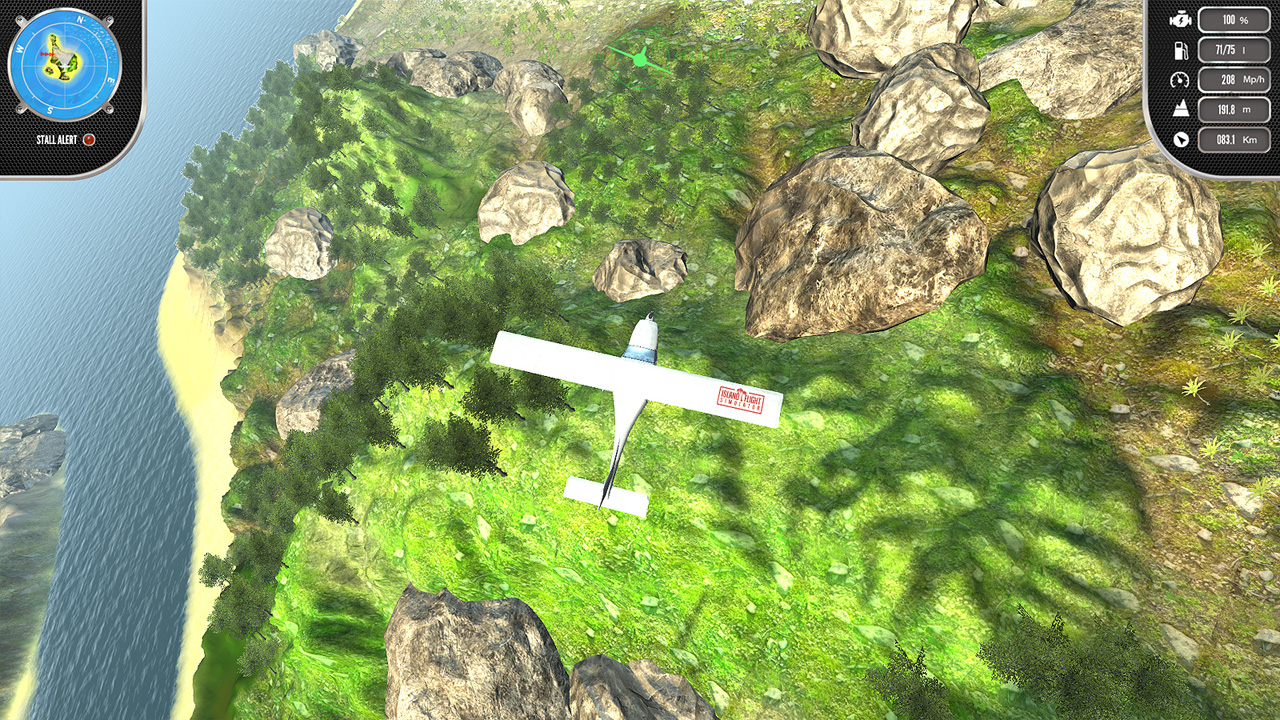
Task: Click the altitude mountain icon
Action: pyautogui.click(x=1181, y=108)
